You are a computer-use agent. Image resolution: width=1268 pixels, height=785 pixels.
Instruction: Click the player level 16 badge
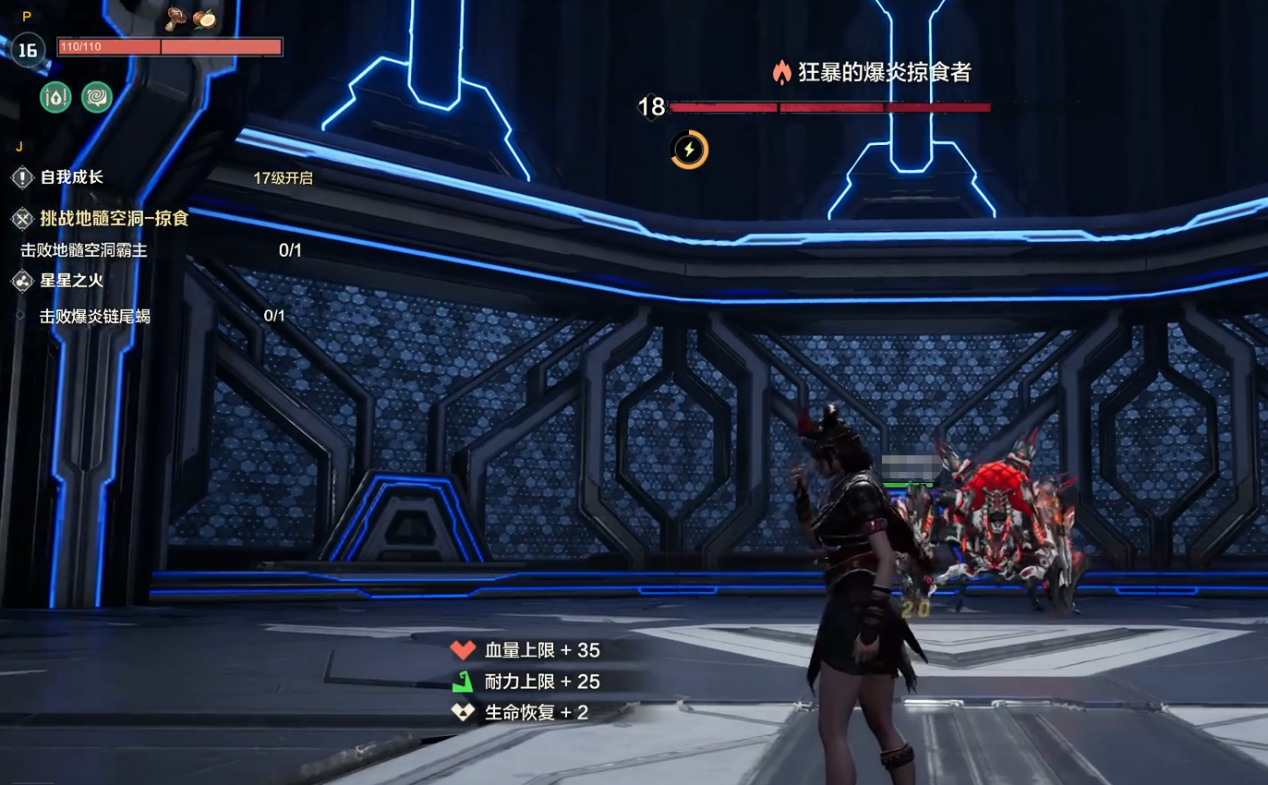(27, 50)
